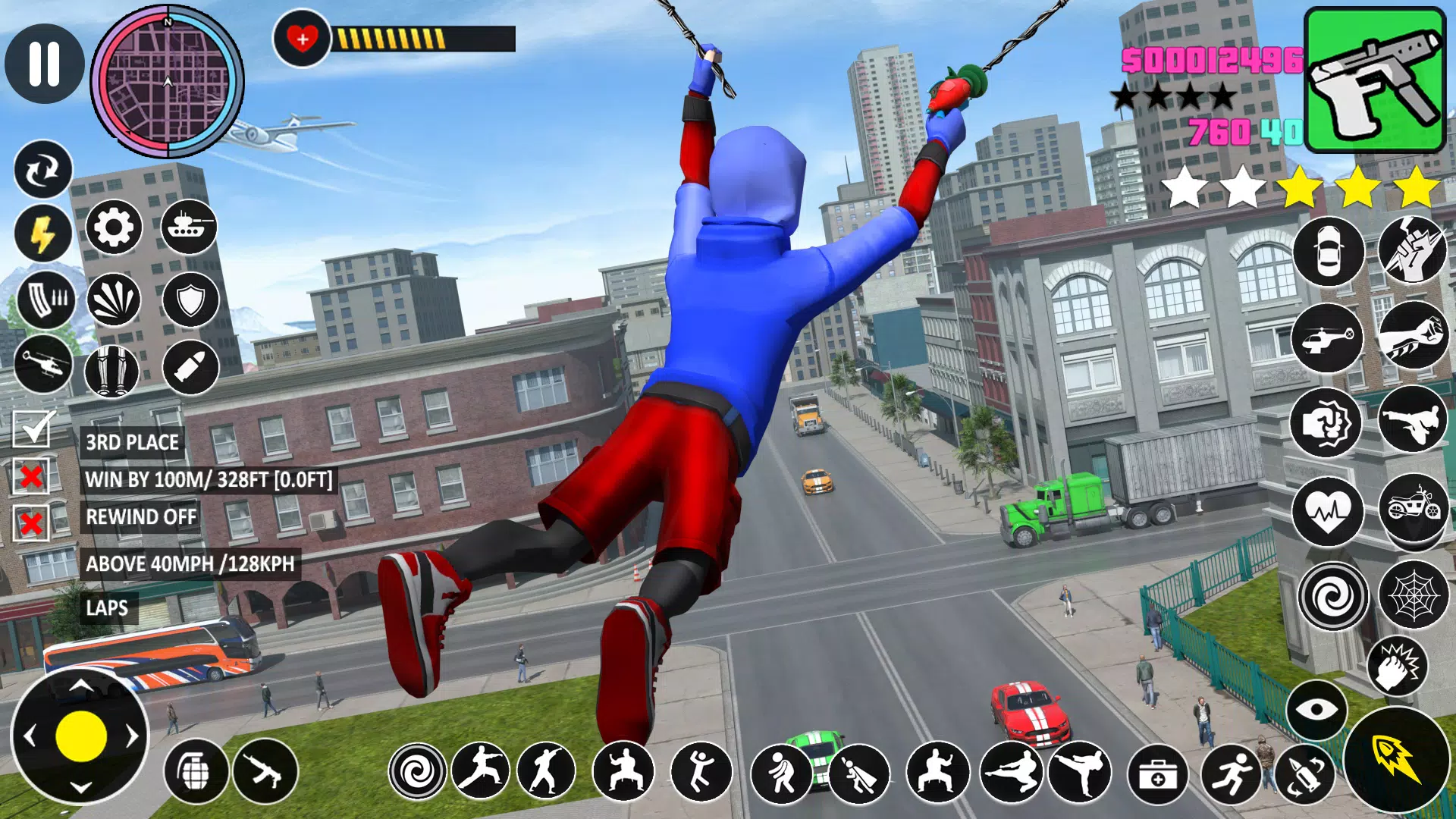Pause the game

coord(44,63)
